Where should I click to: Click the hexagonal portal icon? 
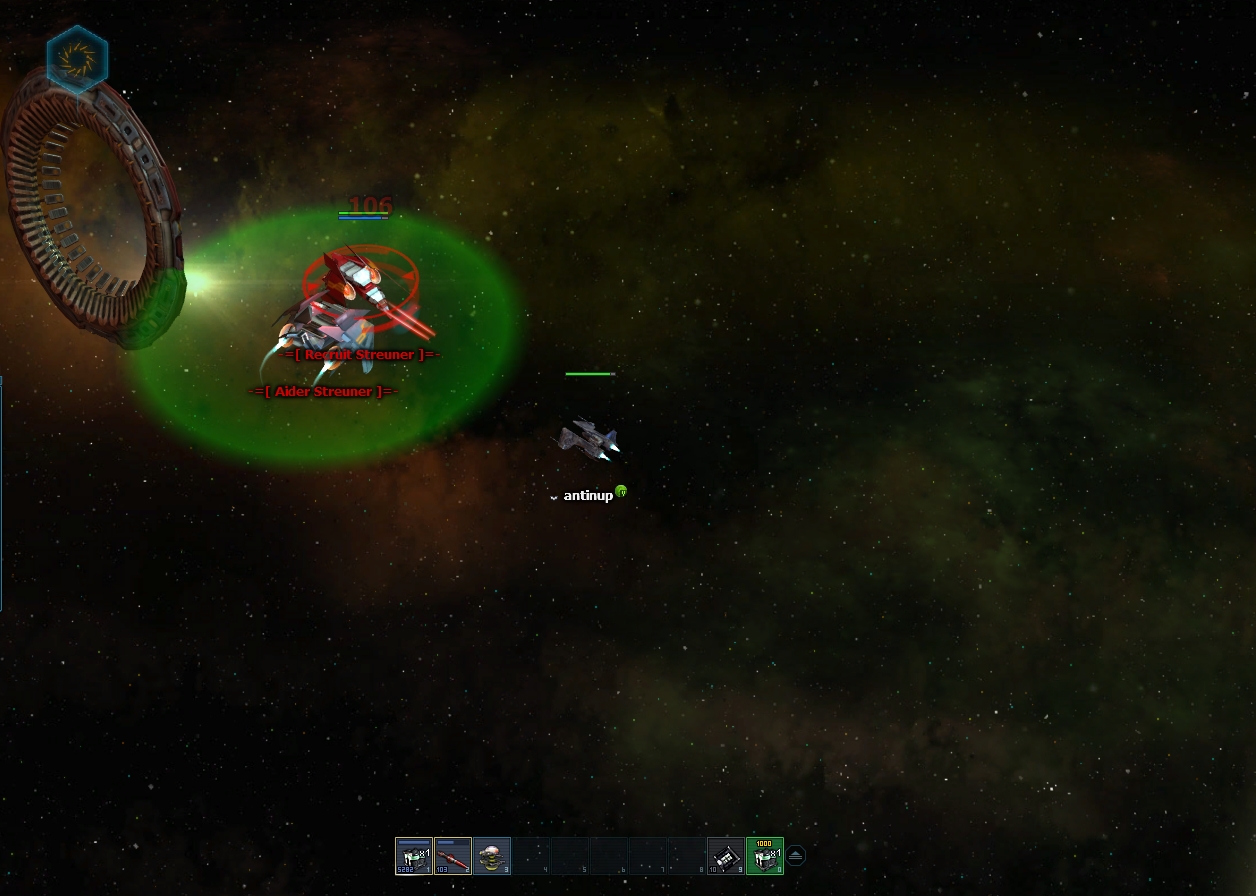77,59
